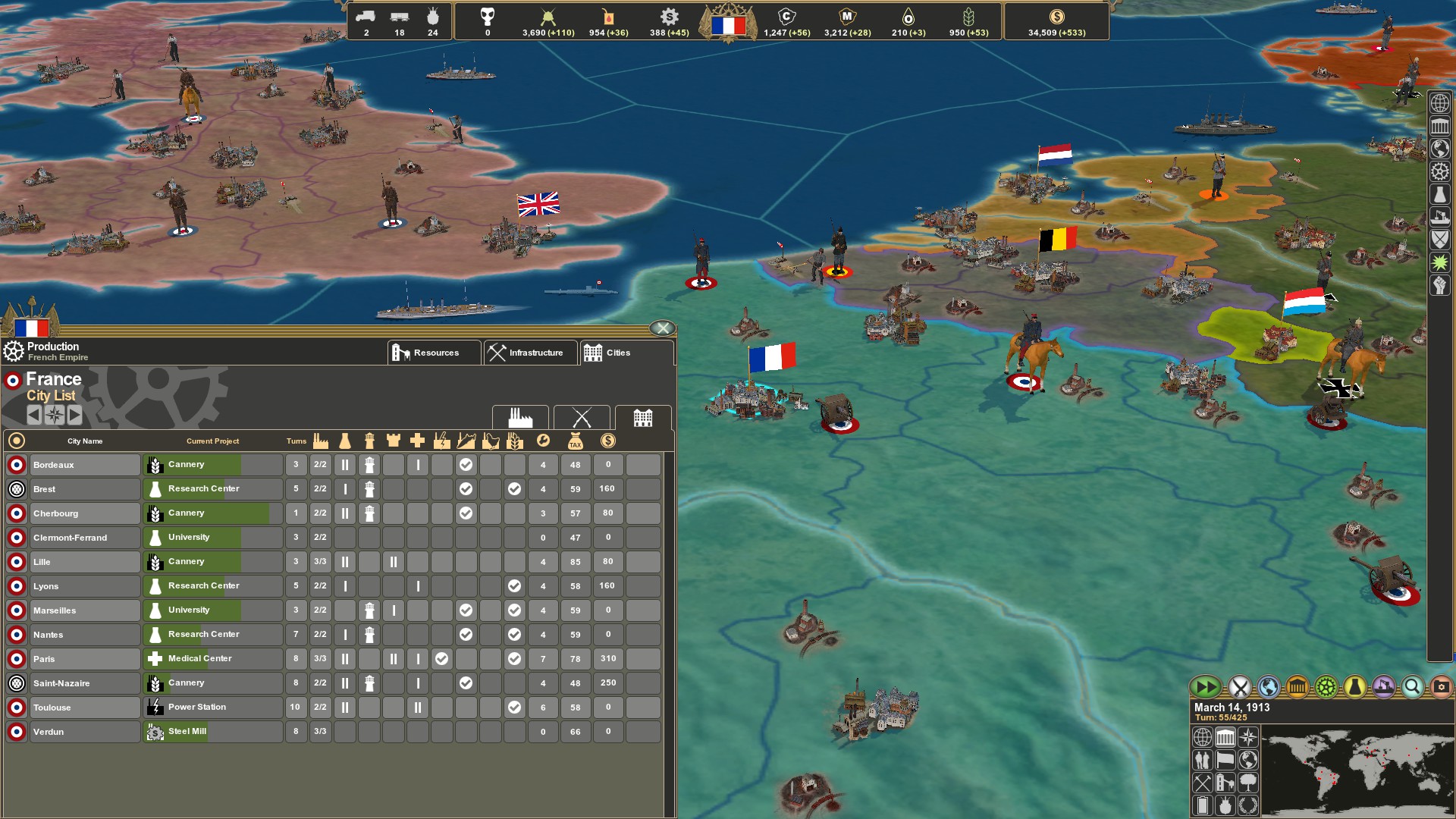Open the magnifying glass search icon
1456x819 pixels.
click(x=1412, y=688)
